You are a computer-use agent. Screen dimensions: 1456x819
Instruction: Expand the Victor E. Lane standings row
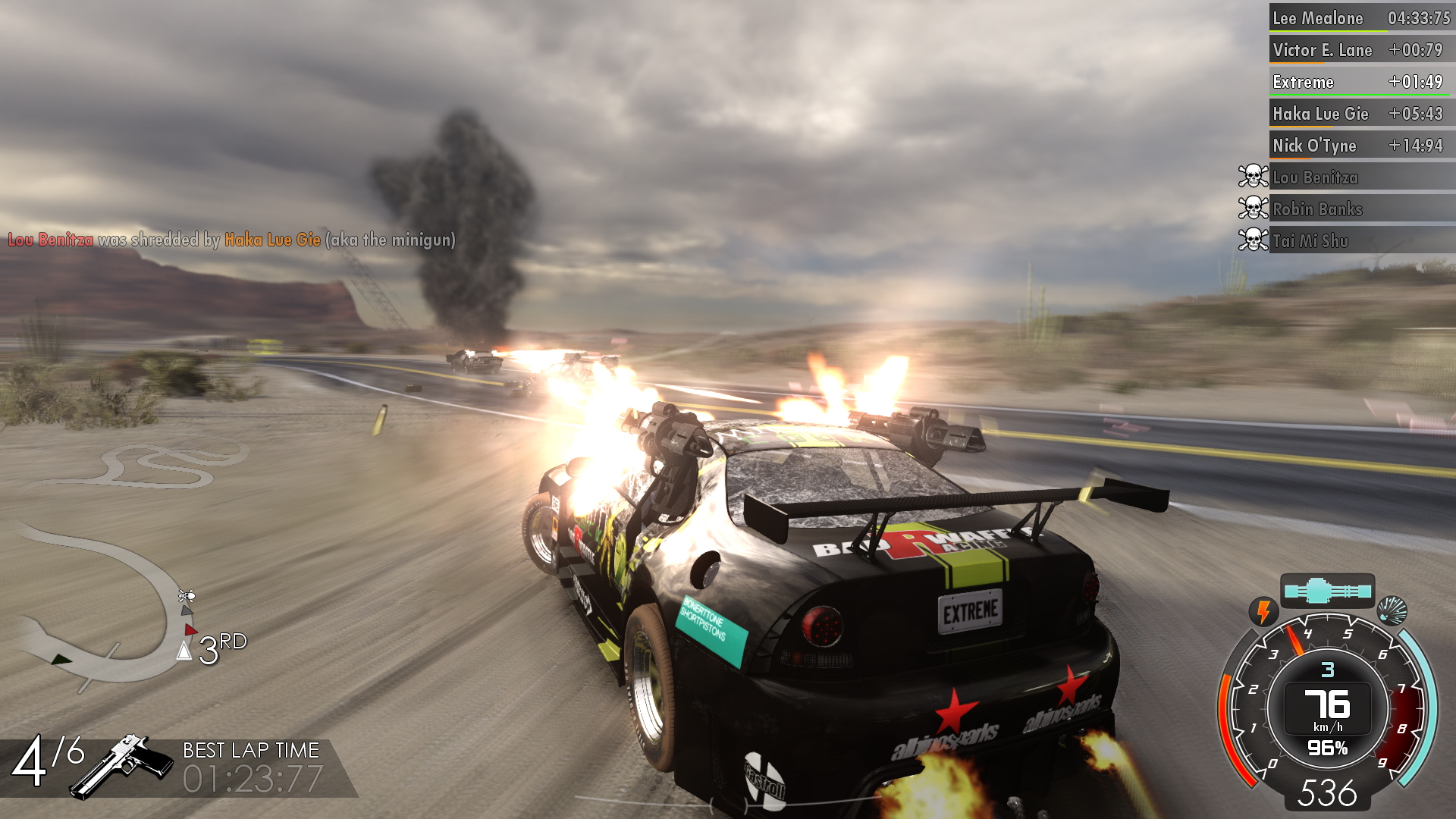point(1360,50)
